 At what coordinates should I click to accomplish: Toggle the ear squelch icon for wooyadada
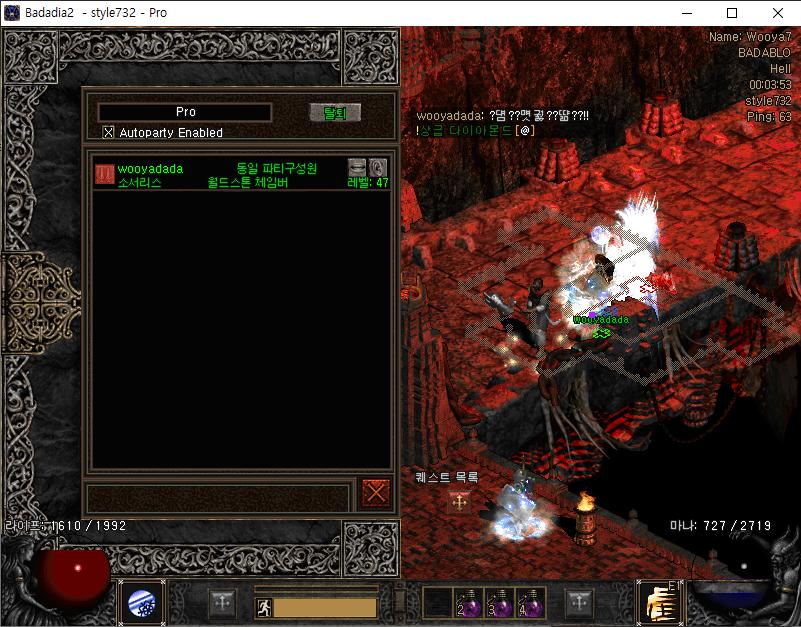coord(378,167)
